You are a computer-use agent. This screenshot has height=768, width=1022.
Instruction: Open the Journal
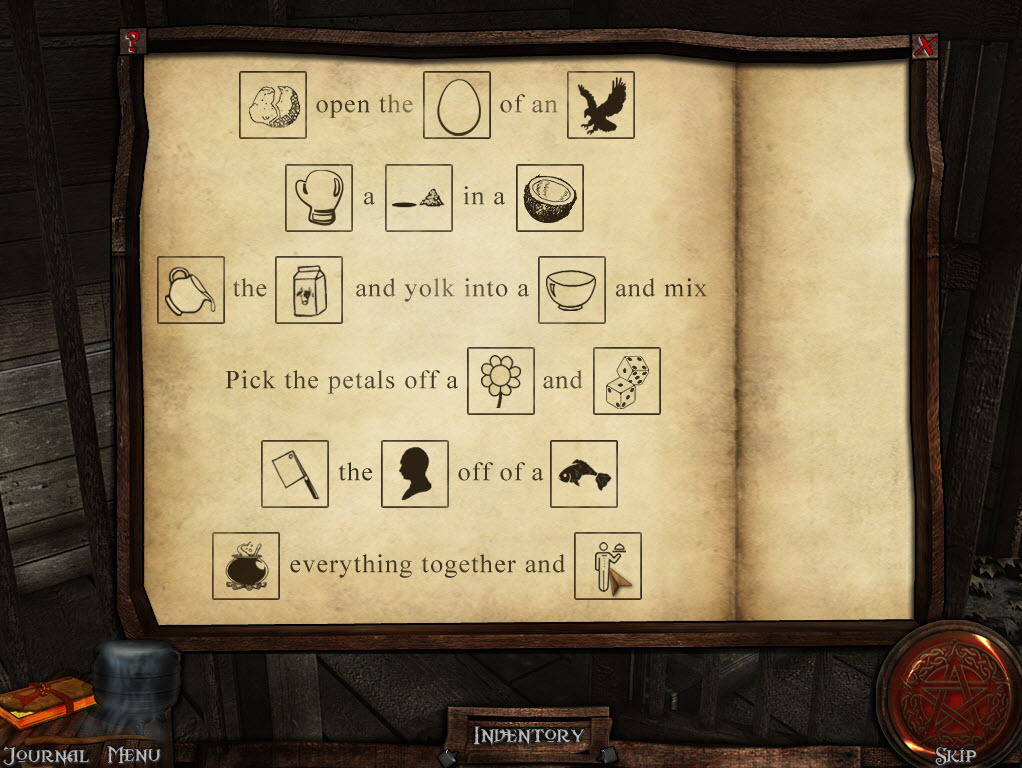(x=45, y=755)
